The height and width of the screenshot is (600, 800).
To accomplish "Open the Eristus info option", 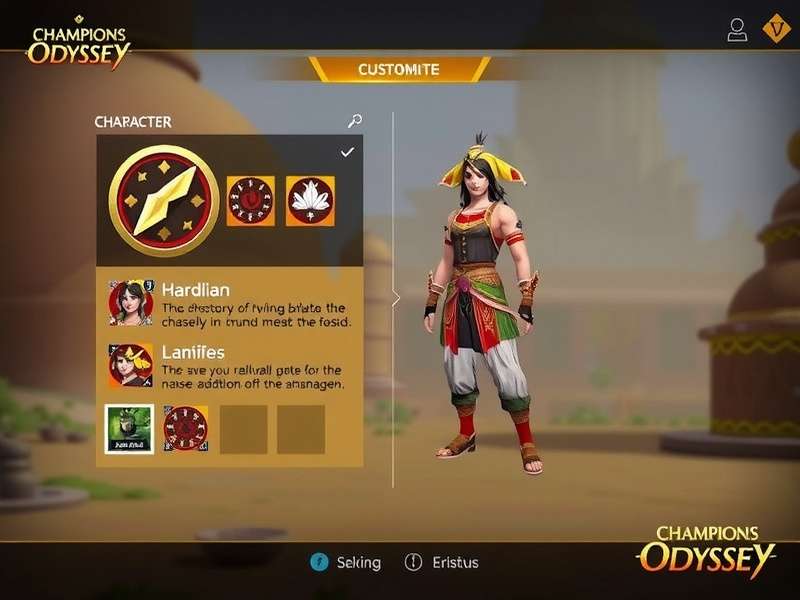I will click(441, 563).
